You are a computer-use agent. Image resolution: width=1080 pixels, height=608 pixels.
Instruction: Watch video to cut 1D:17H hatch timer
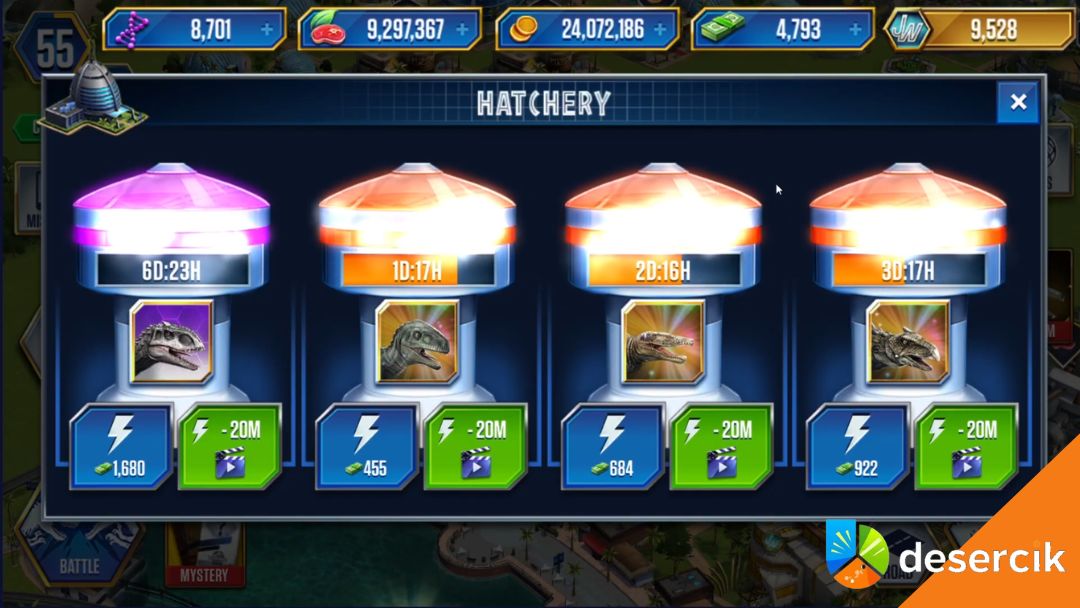pyautogui.click(x=476, y=446)
